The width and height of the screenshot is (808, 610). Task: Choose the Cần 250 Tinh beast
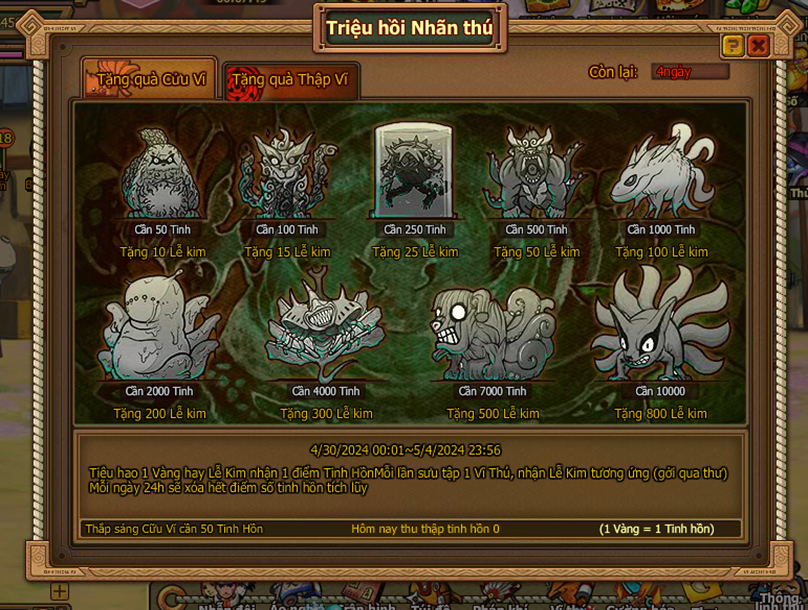(x=414, y=170)
